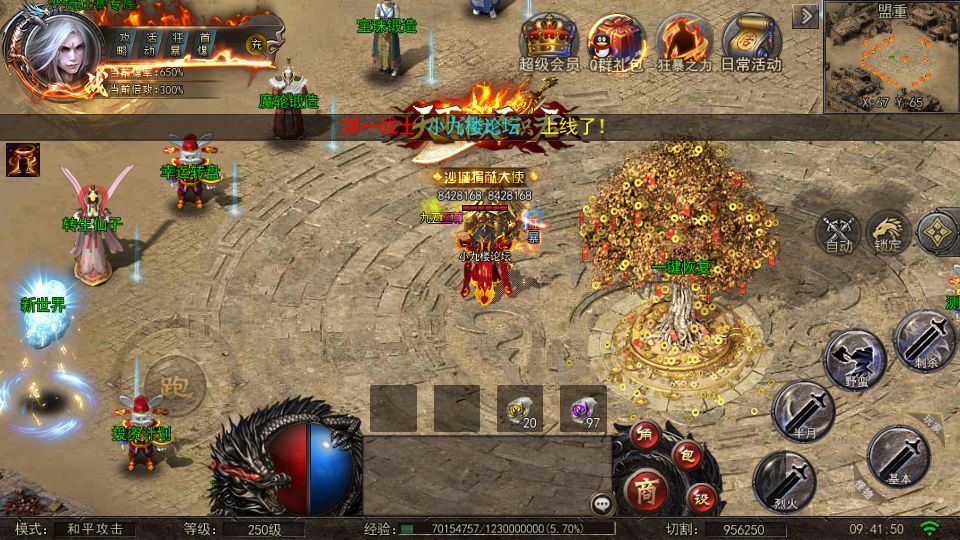The width and height of the screenshot is (960, 540).
Task: Tap the 狂暴 button beside the portrait
Action: click(x=176, y=43)
